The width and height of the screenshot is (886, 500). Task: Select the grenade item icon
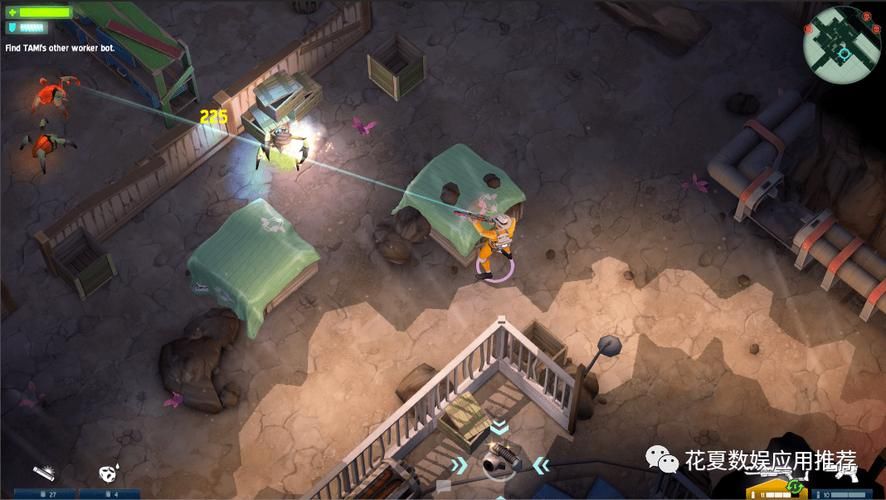pos(107,473)
